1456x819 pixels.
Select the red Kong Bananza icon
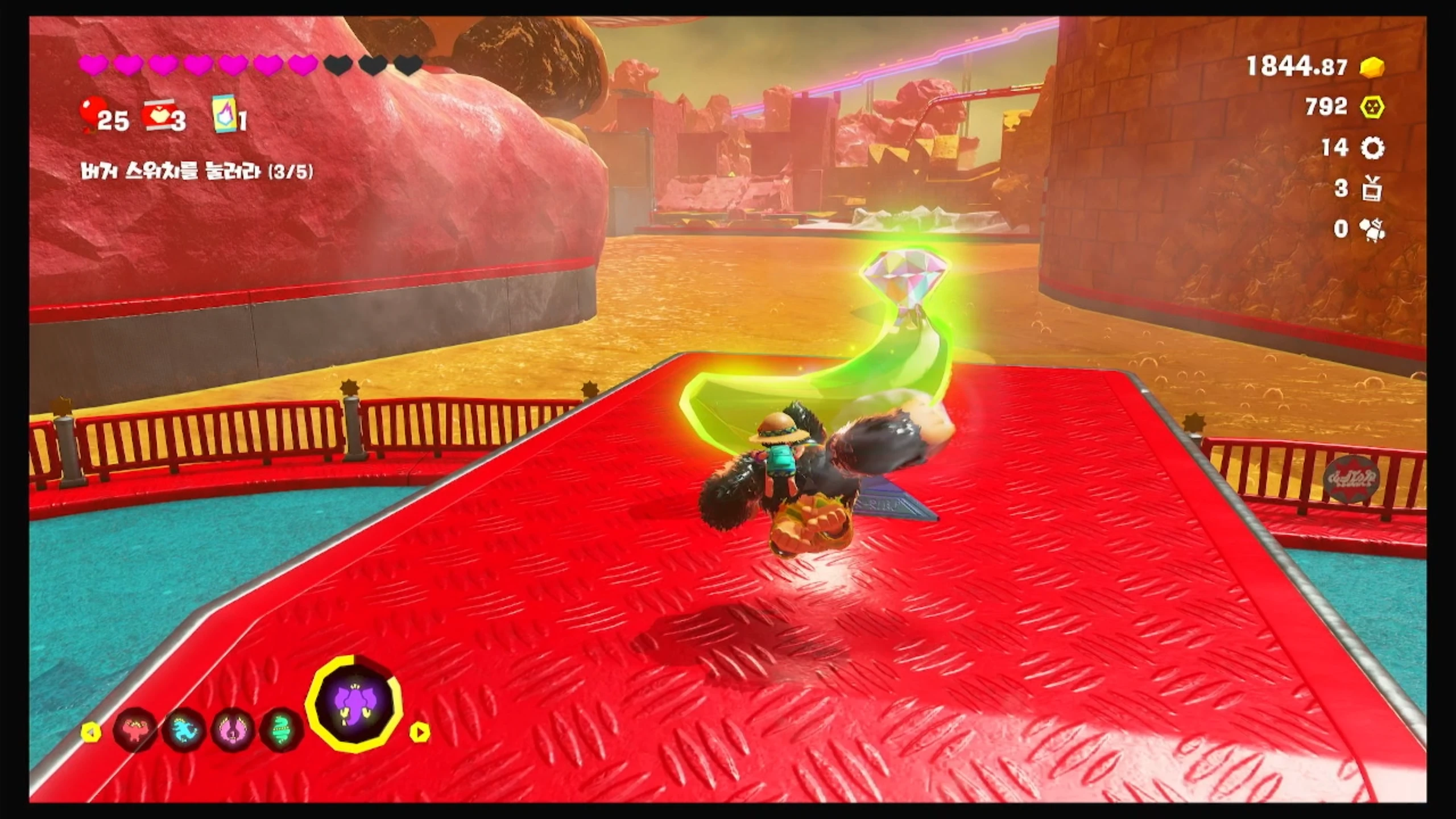tap(135, 731)
